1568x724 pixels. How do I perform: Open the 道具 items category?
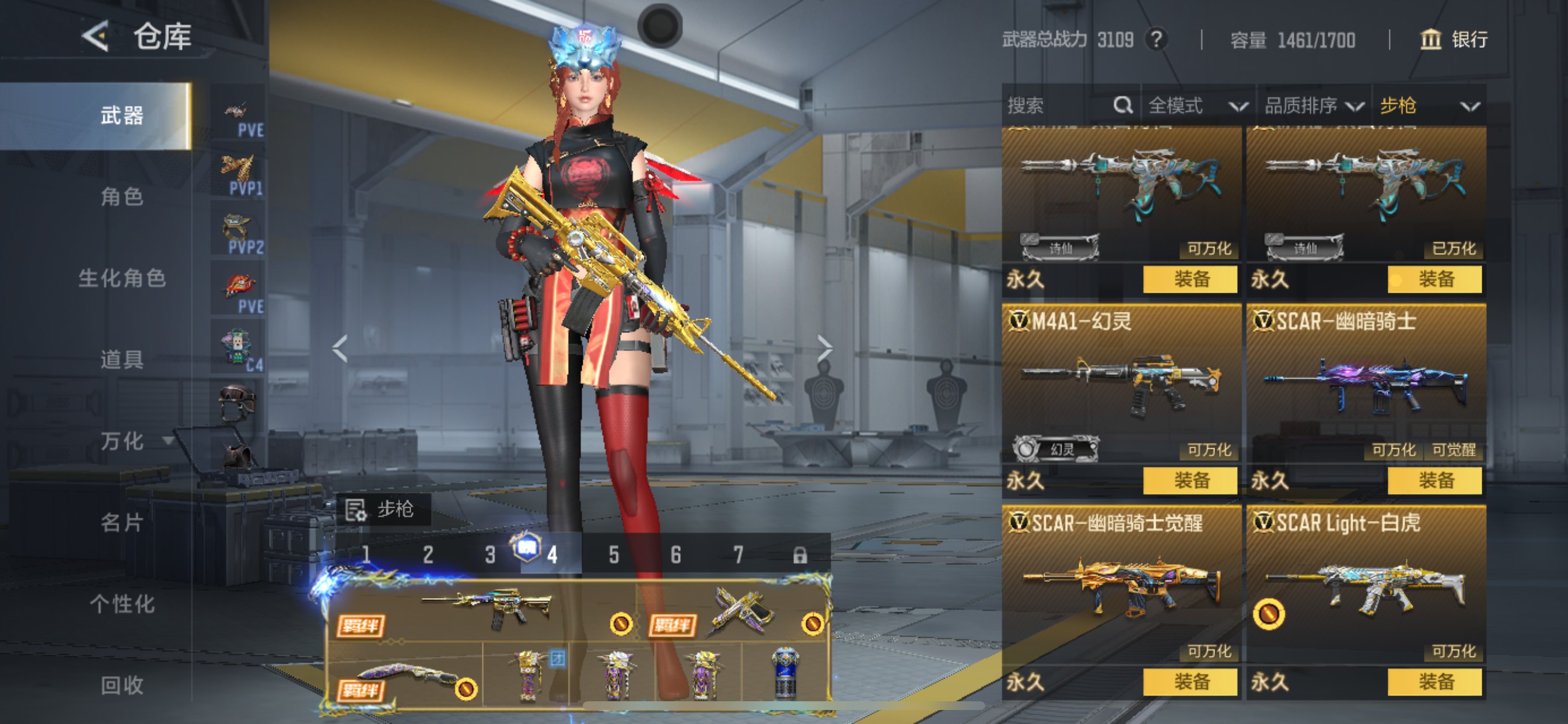tap(122, 360)
